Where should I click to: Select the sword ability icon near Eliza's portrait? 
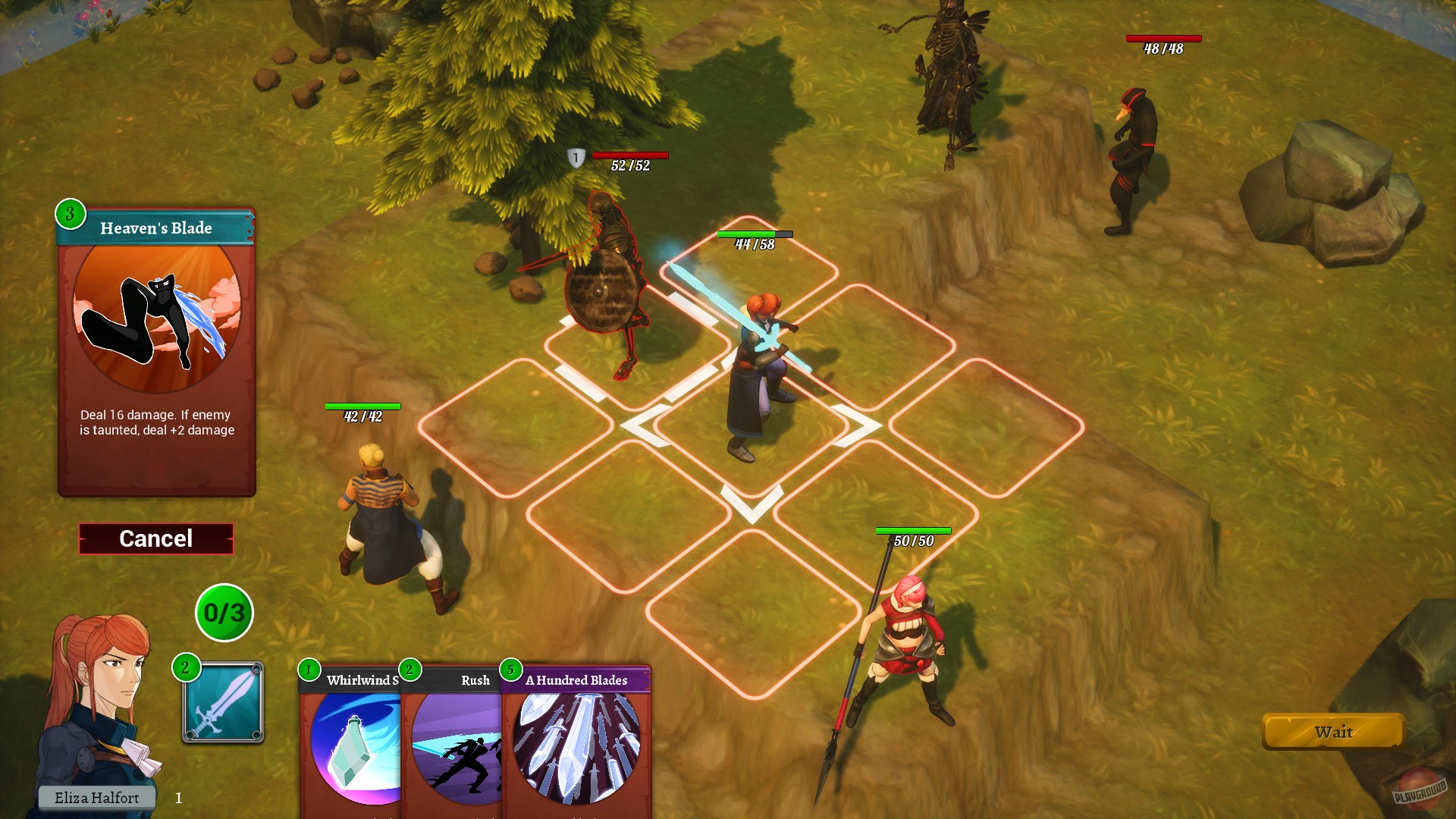(222, 703)
